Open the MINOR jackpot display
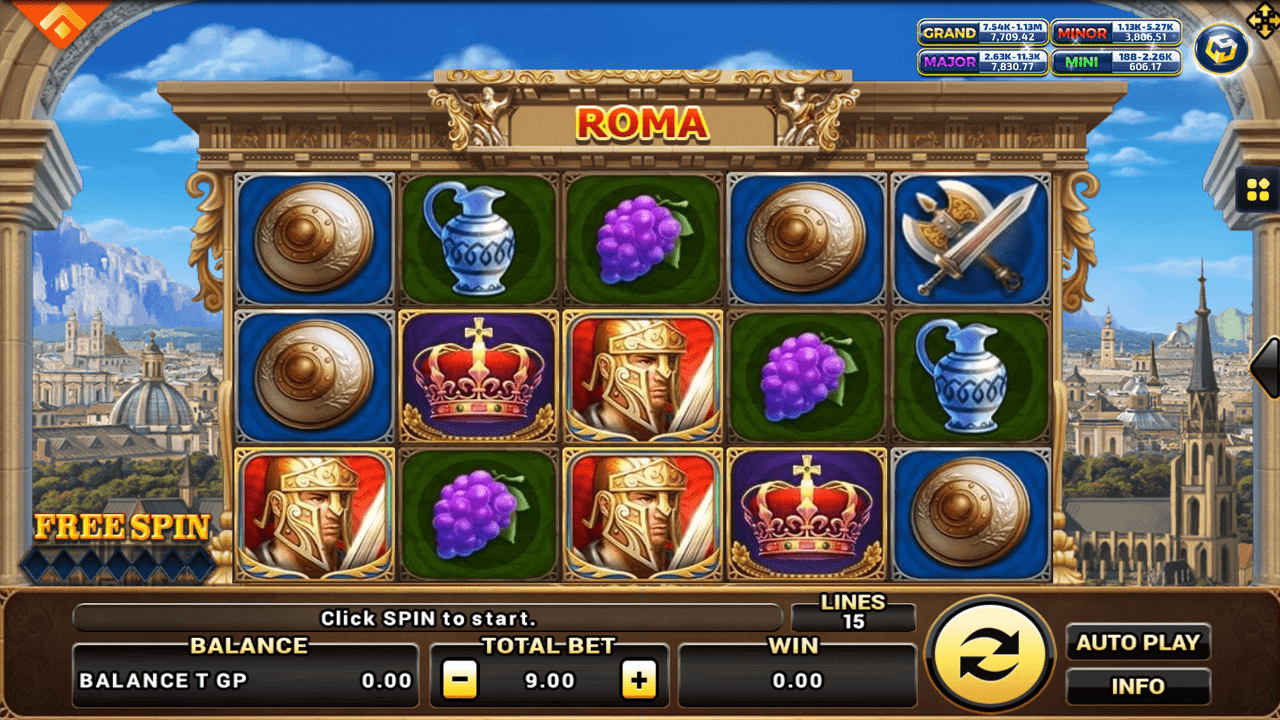Viewport: 1280px width, 720px height. pos(1118,33)
